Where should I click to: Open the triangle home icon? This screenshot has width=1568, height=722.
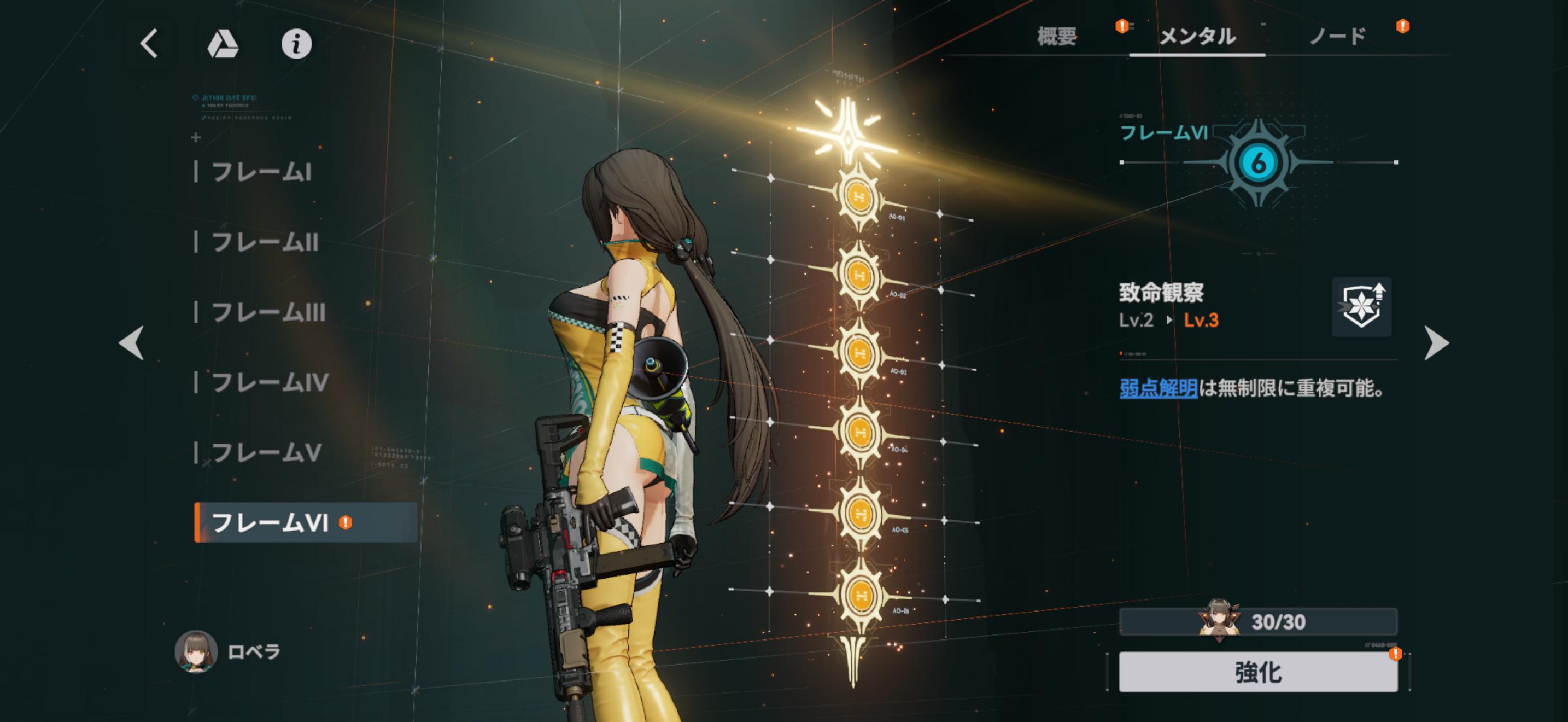point(223,44)
